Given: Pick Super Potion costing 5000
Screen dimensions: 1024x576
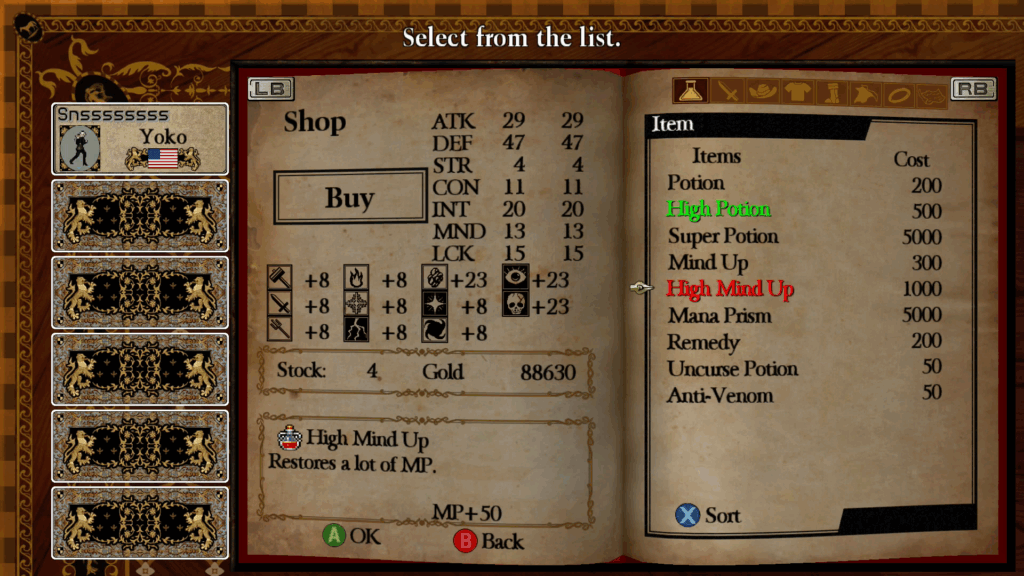Looking at the screenshot, I should click(723, 236).
